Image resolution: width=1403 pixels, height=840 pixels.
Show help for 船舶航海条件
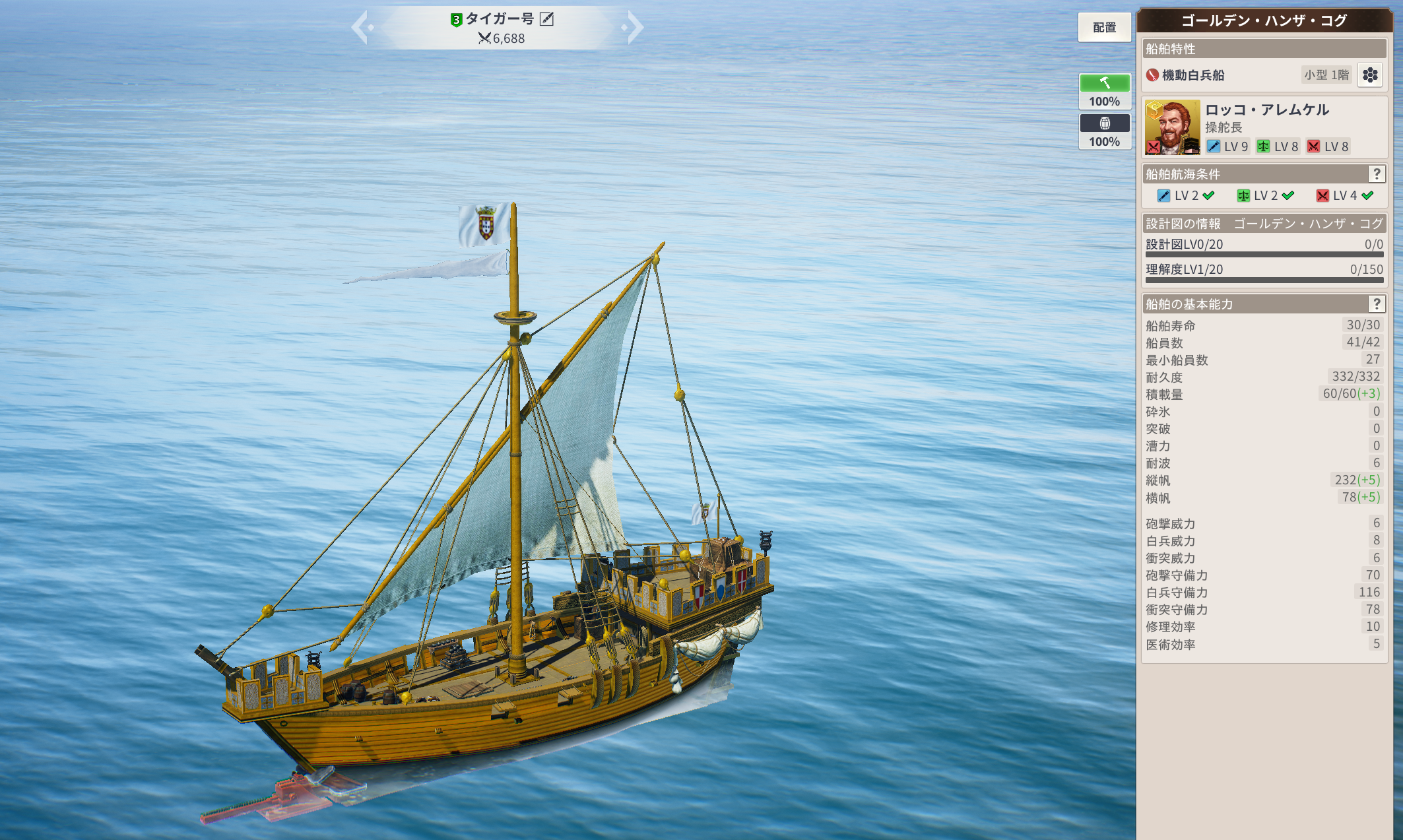coord(1377,174)
